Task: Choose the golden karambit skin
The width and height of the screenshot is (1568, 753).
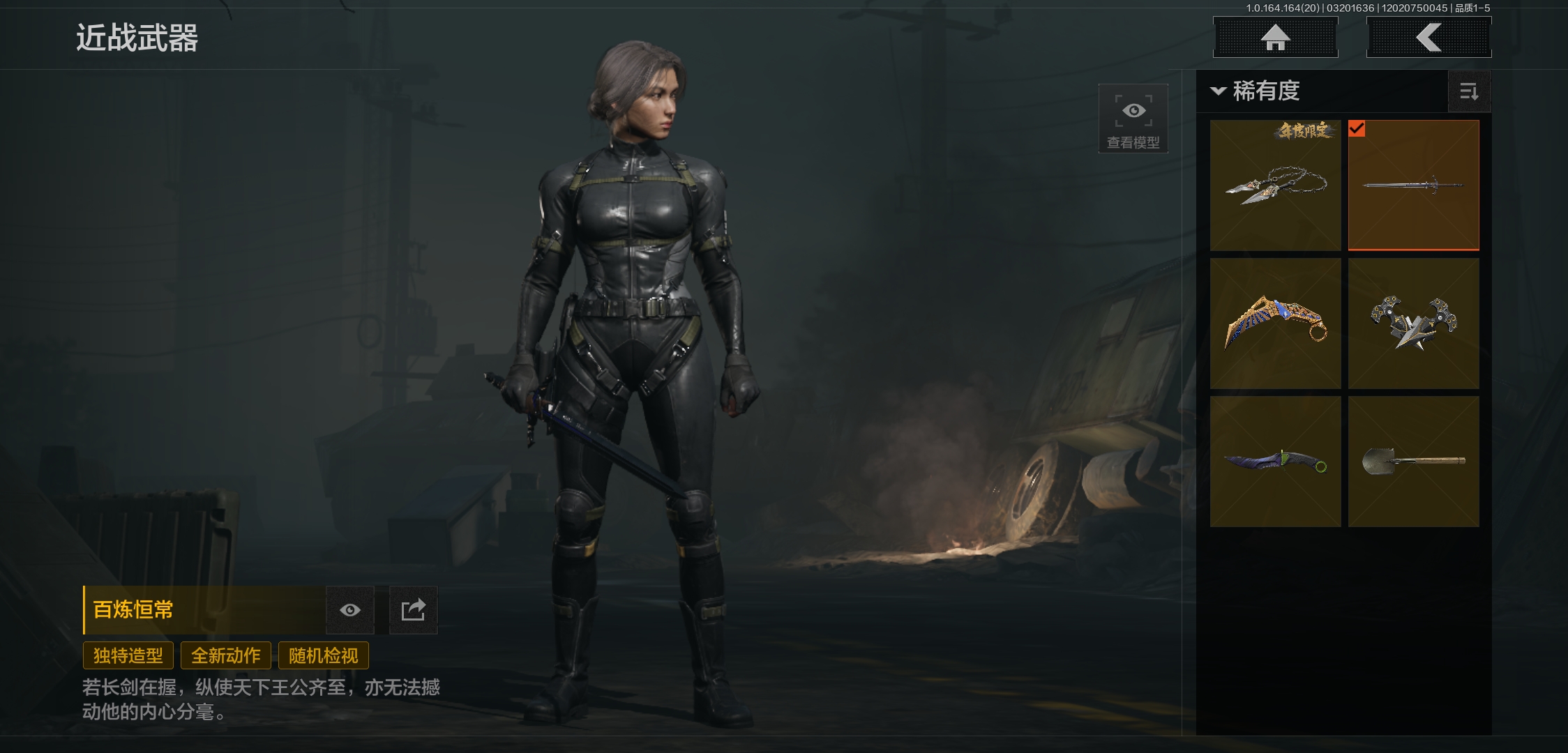Action: pyautogui.click(x=1275, y=324)
